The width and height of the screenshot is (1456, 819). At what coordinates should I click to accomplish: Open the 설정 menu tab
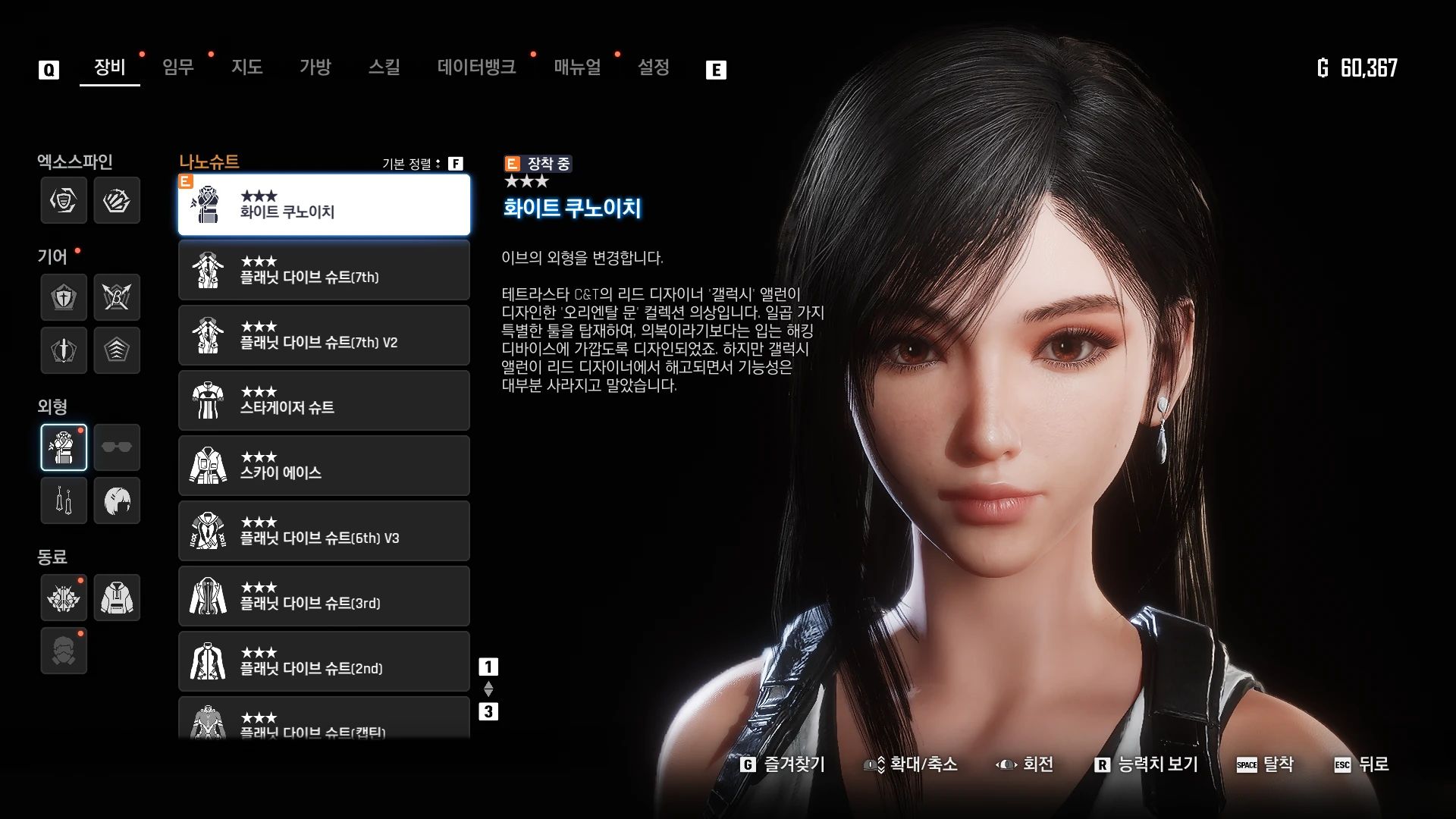[x=654, y=67]
